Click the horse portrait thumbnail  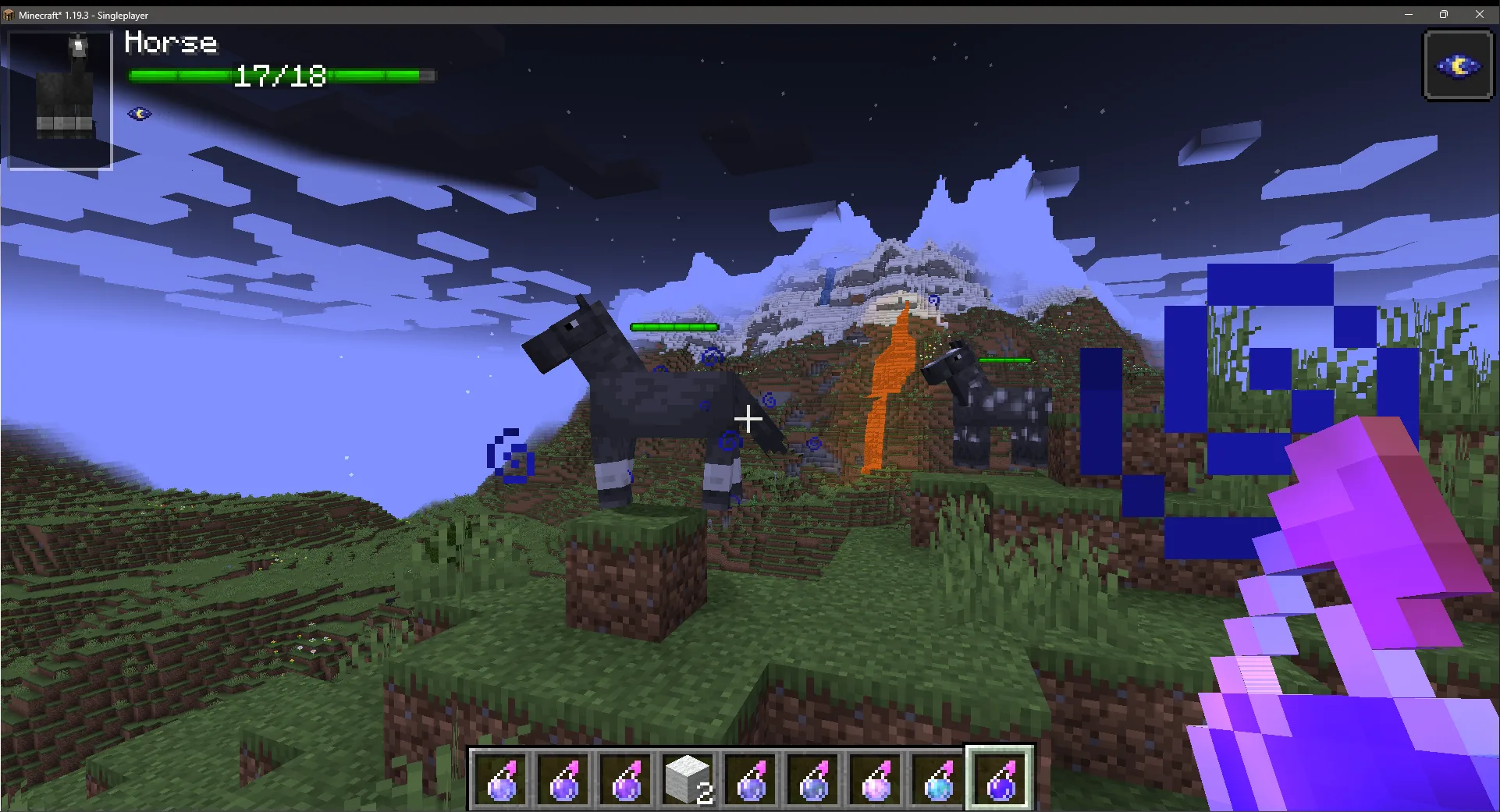tap(59, 95)
